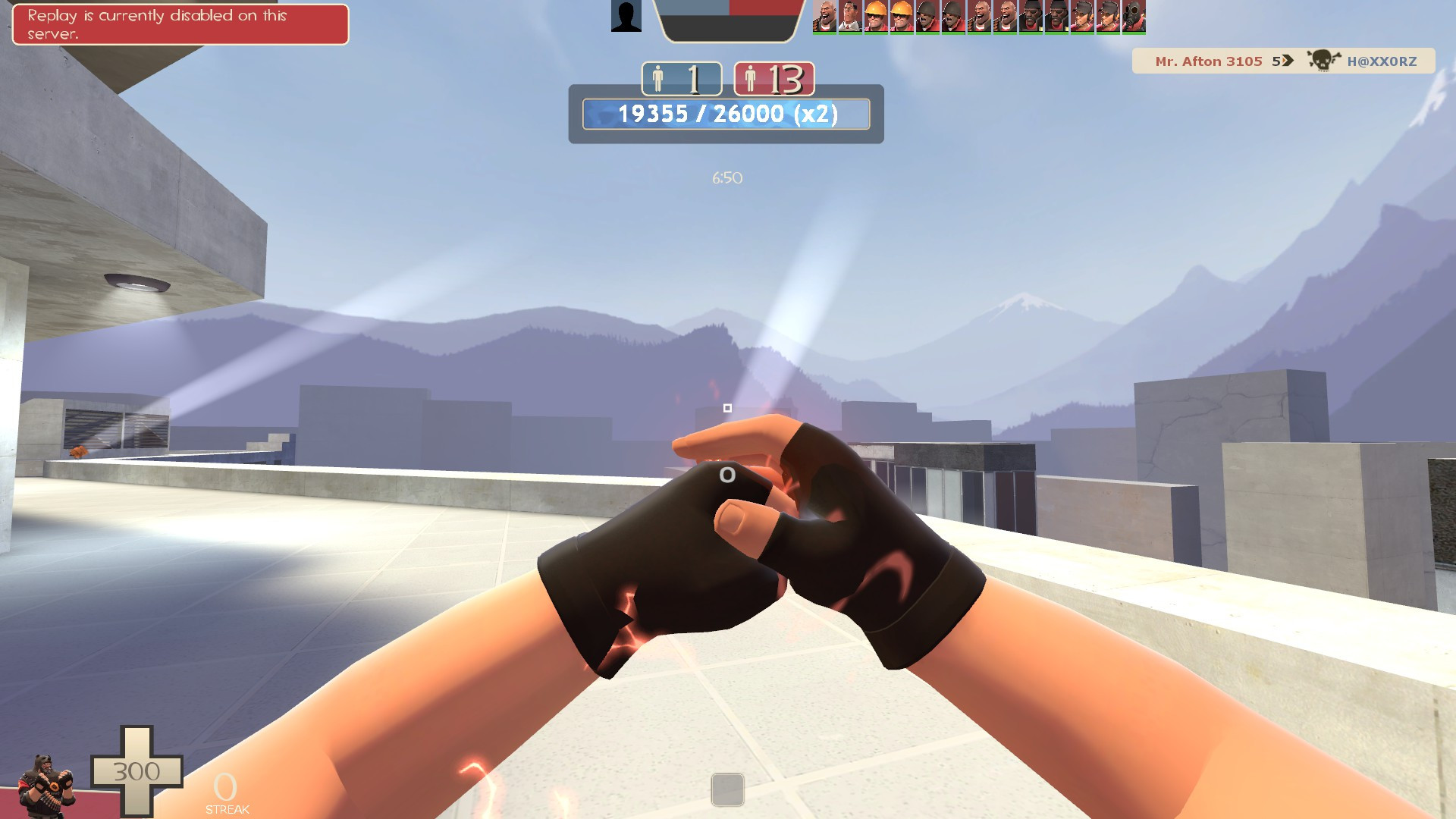Image resolution: width=1456 pixels, height=819 pixels.
Task: Select the RED player count badge showing 13
Action: tap(773, 78)
